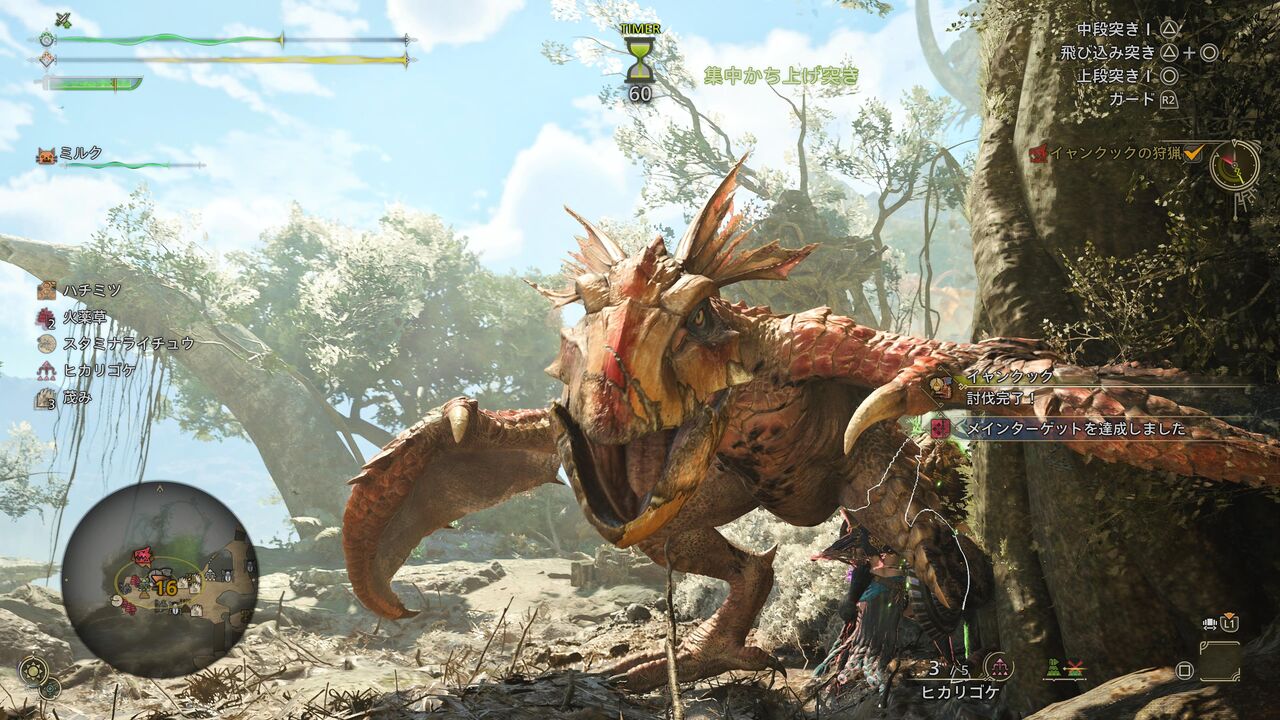1280x720 pixels.
Task: Click the hourglass timer icon
Action: (639, 60)
